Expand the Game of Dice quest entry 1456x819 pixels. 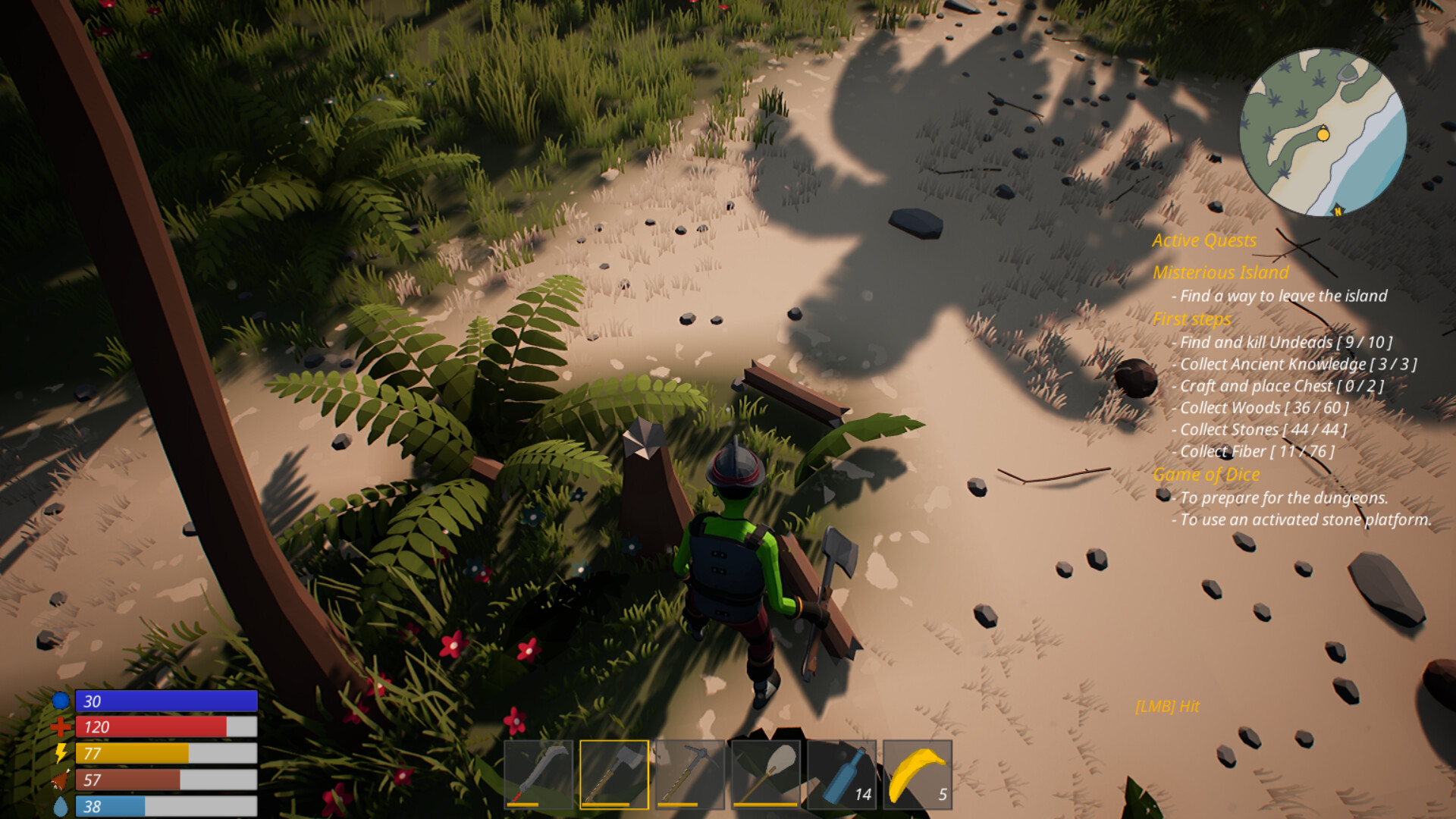1207,474
